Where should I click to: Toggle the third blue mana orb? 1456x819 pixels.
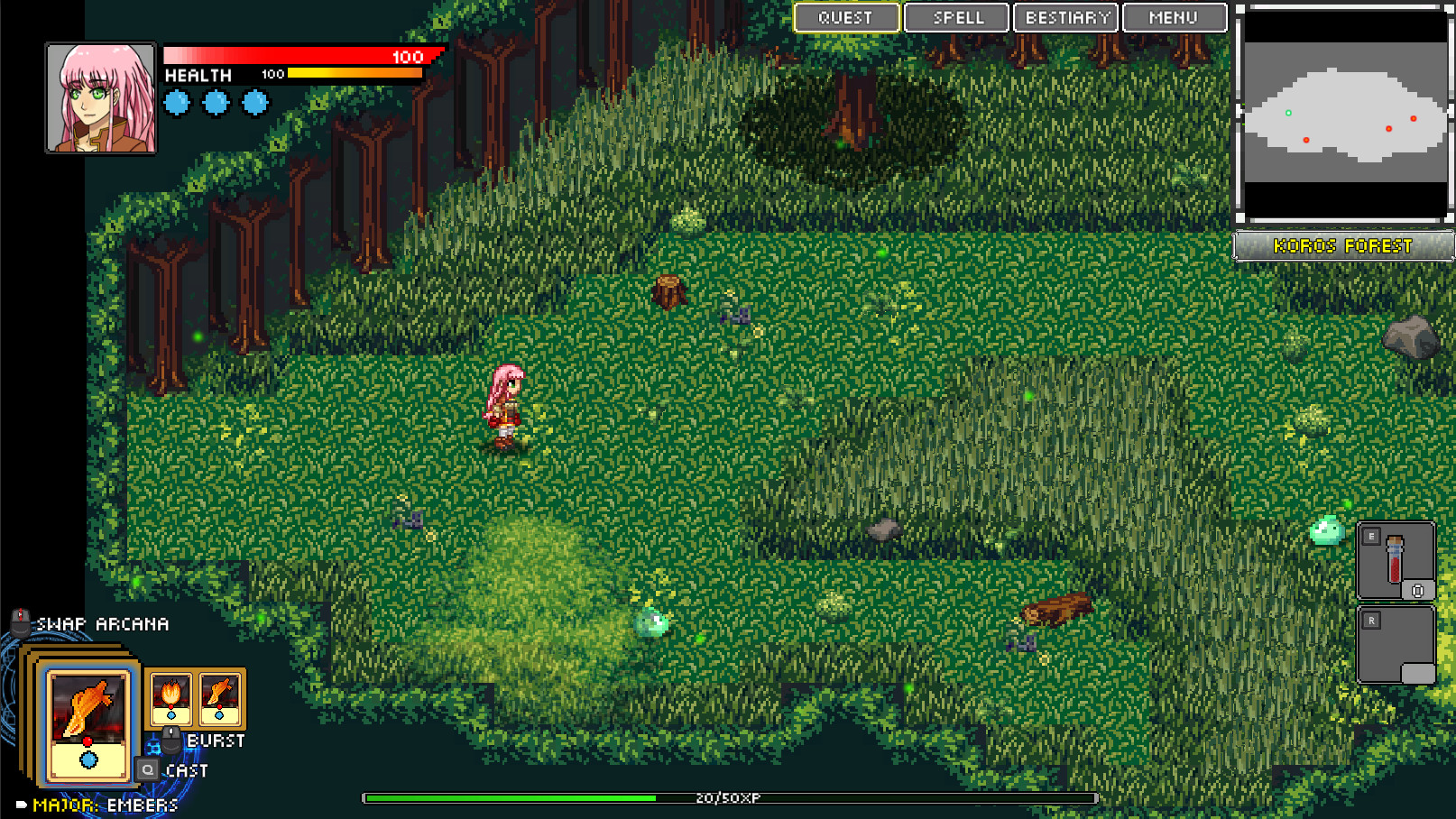(x=253, y=103)
